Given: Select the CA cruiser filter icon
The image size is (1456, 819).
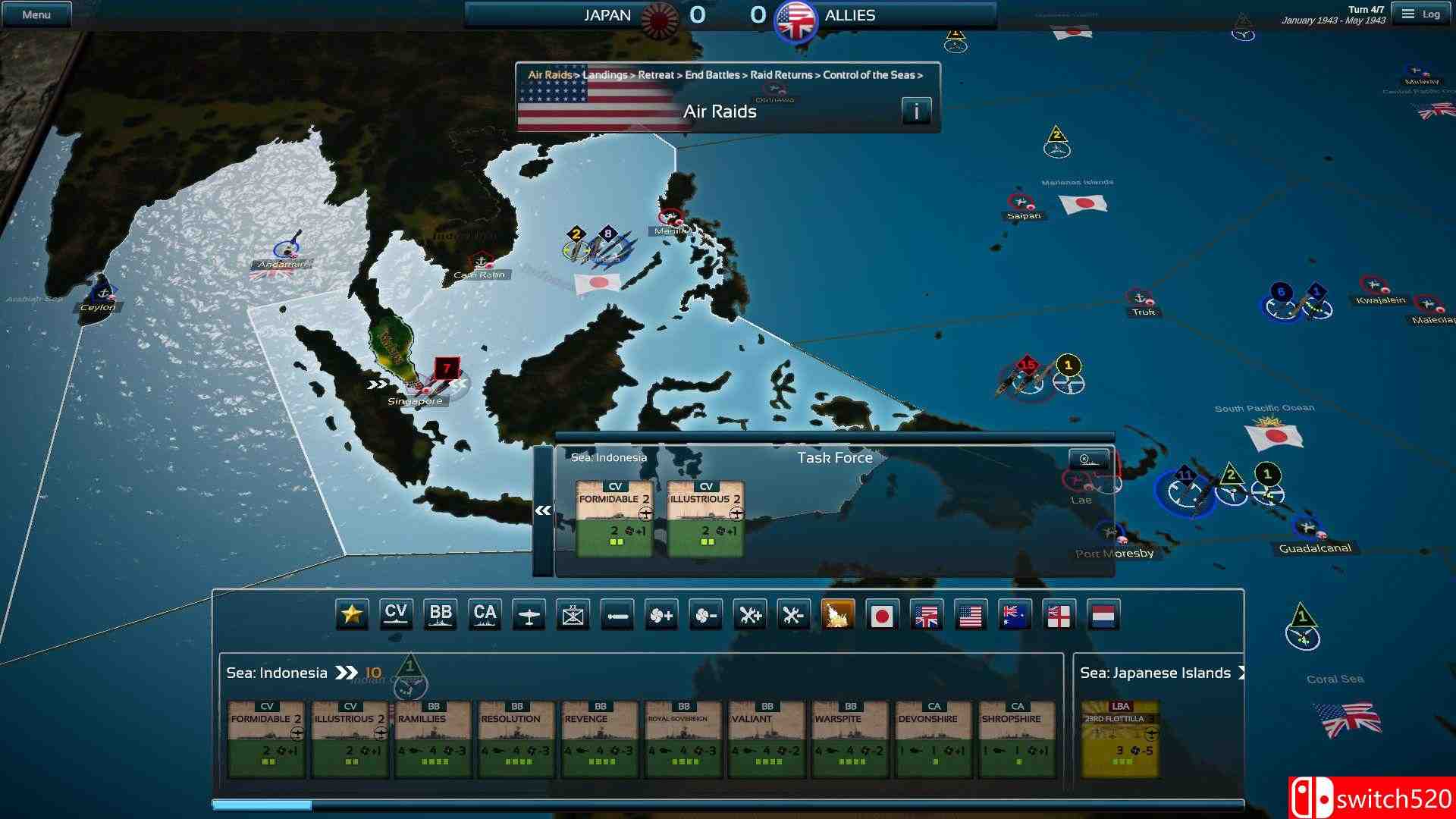Looking at the screenshot, I should tap(485, 616).
